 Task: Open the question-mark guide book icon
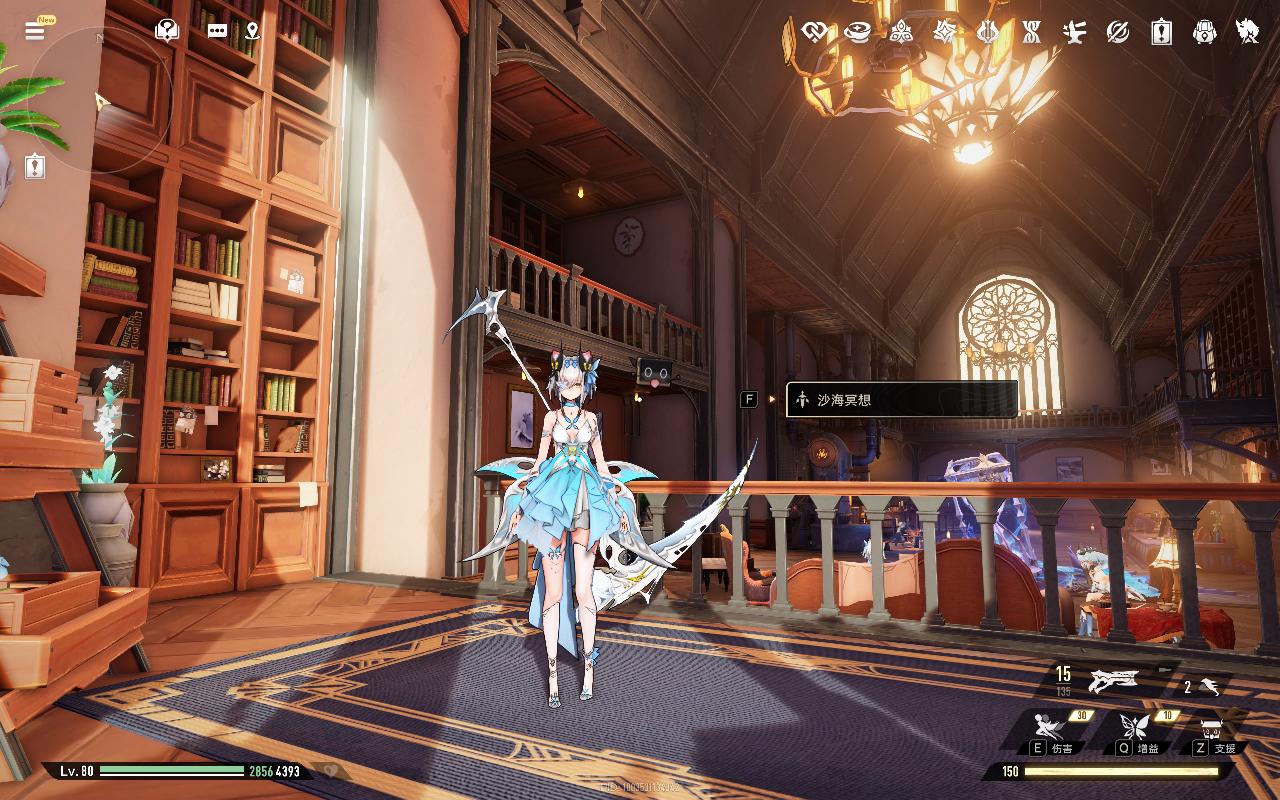coord(167,30)
